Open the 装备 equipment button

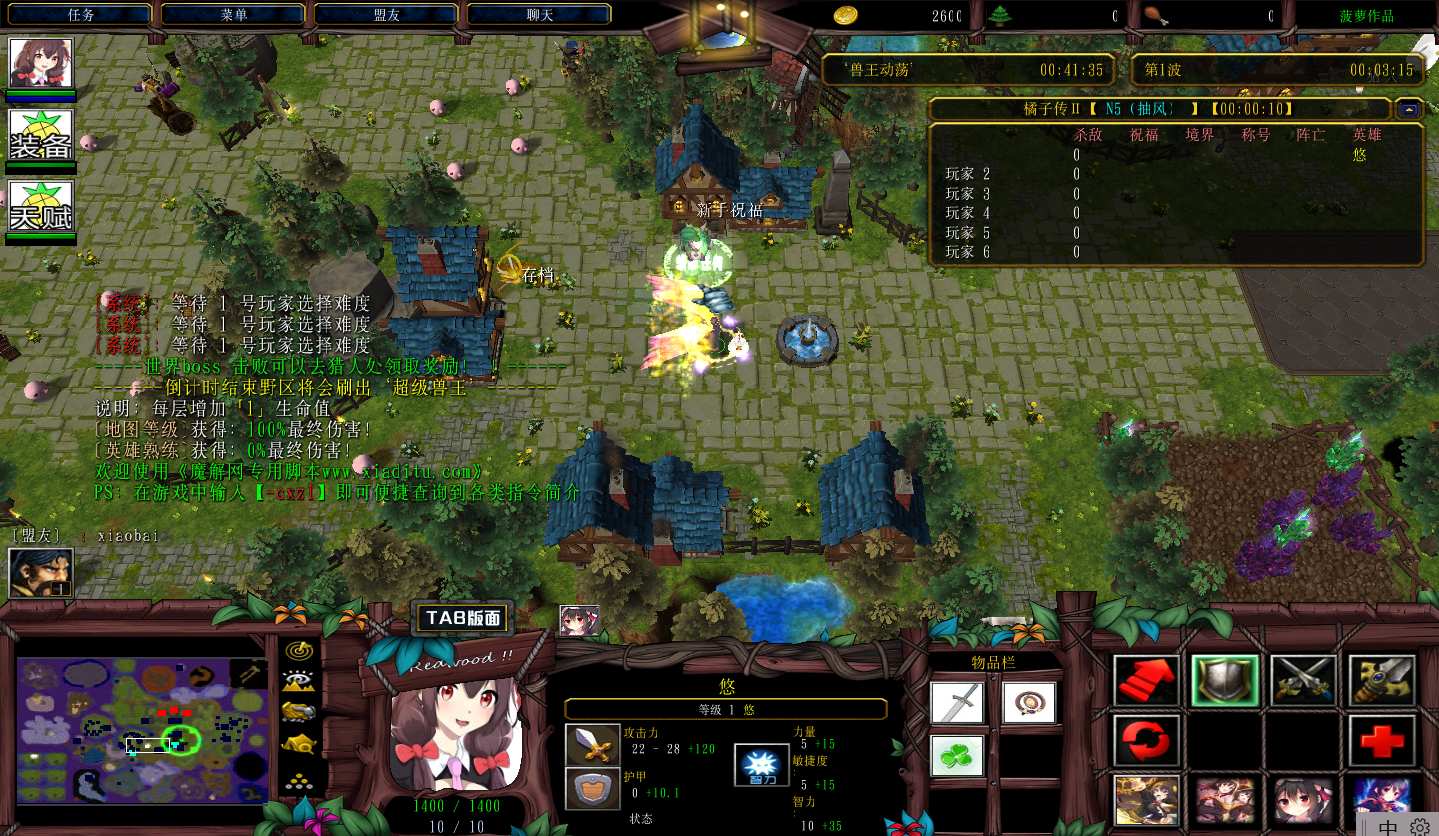pyautogui.click(x=41, y=135)
